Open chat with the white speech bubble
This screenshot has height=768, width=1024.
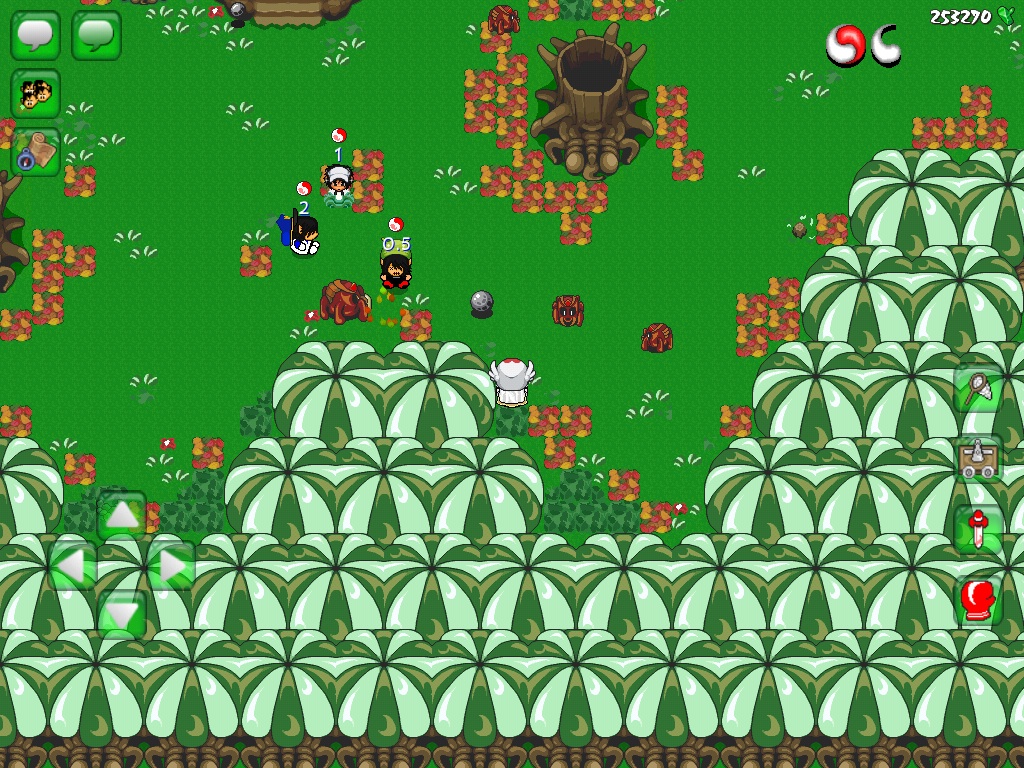35,35
